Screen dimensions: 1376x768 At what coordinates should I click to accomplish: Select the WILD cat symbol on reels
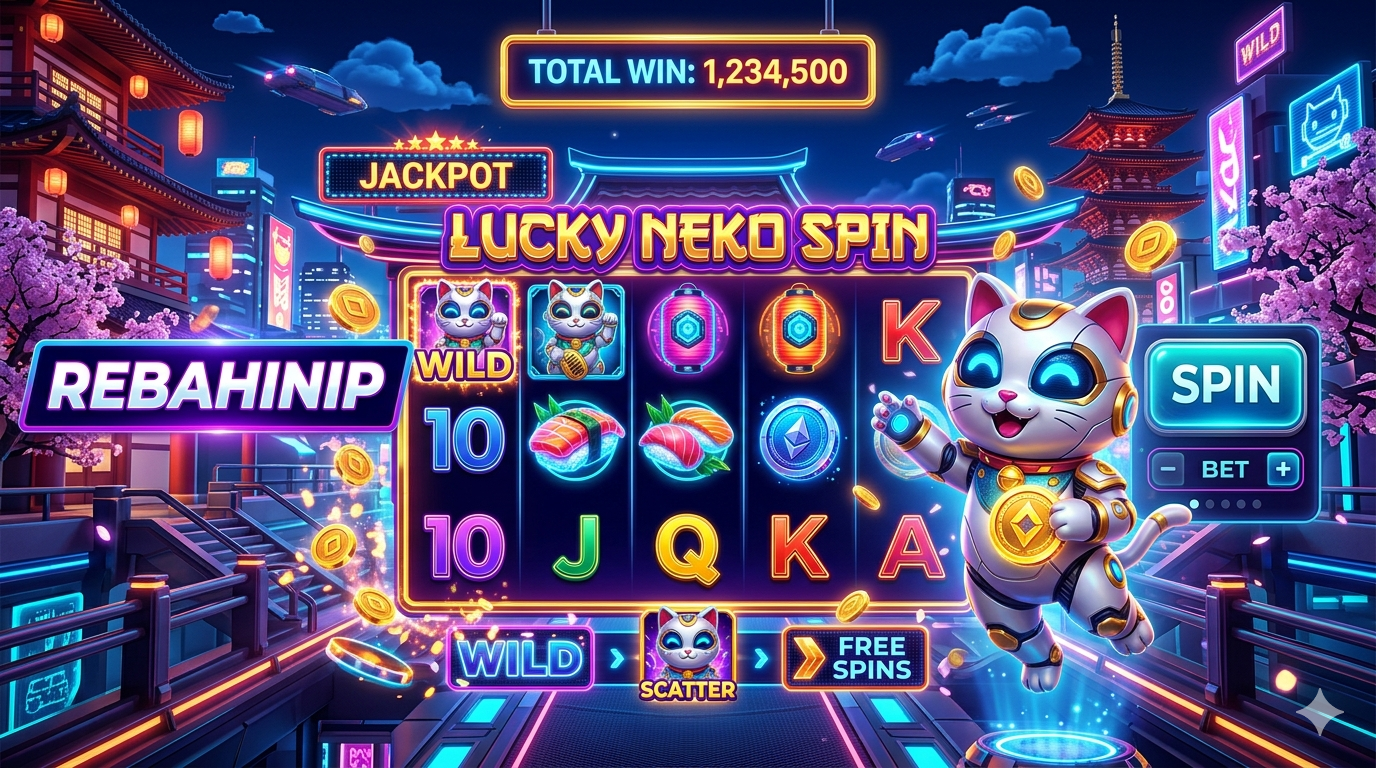point(463,330)
